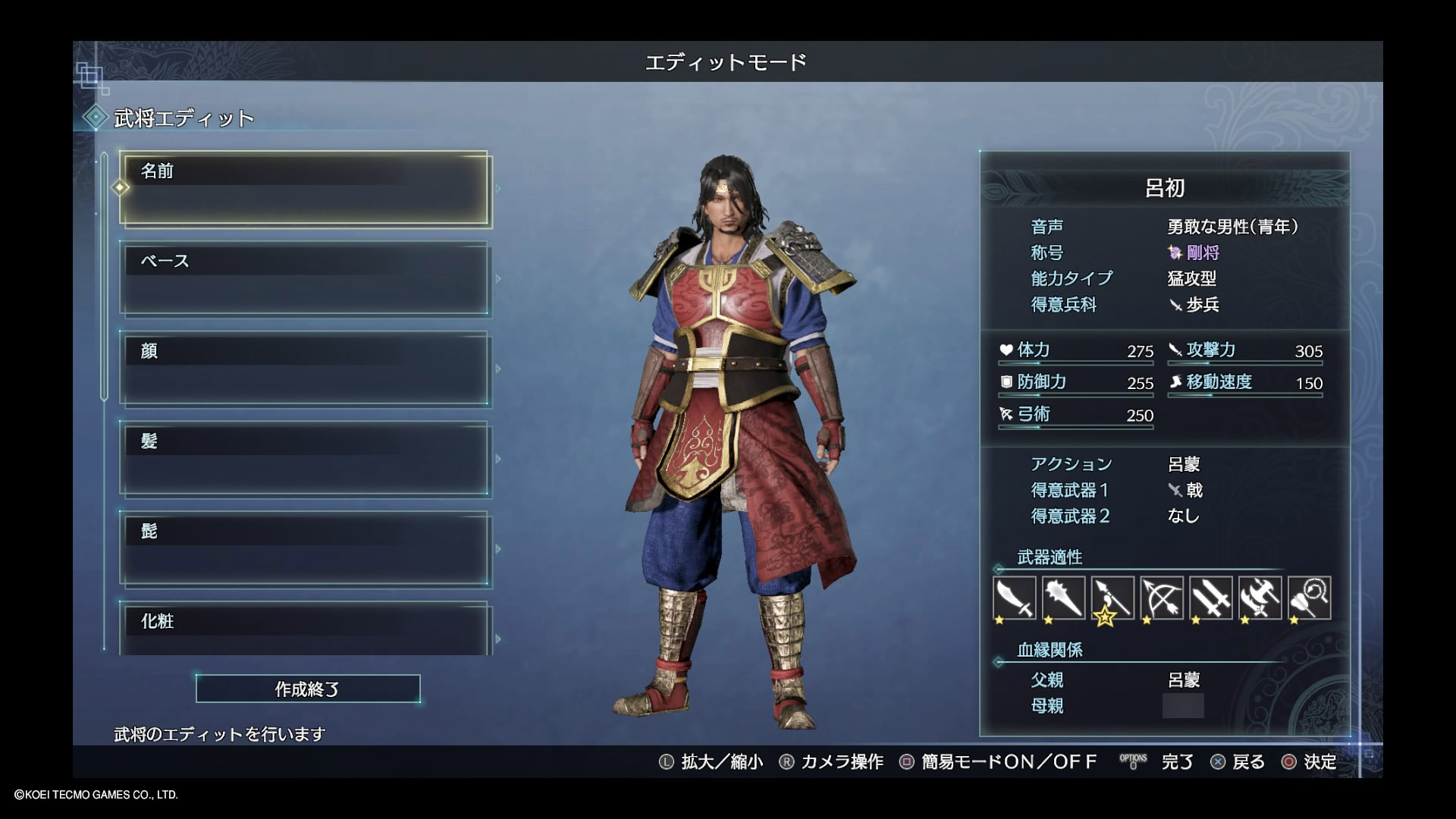The height and width of the screenshot is (819, 1456).
Task: Click the double axes aptitude icon
Action: click(x=1260, y=598)
